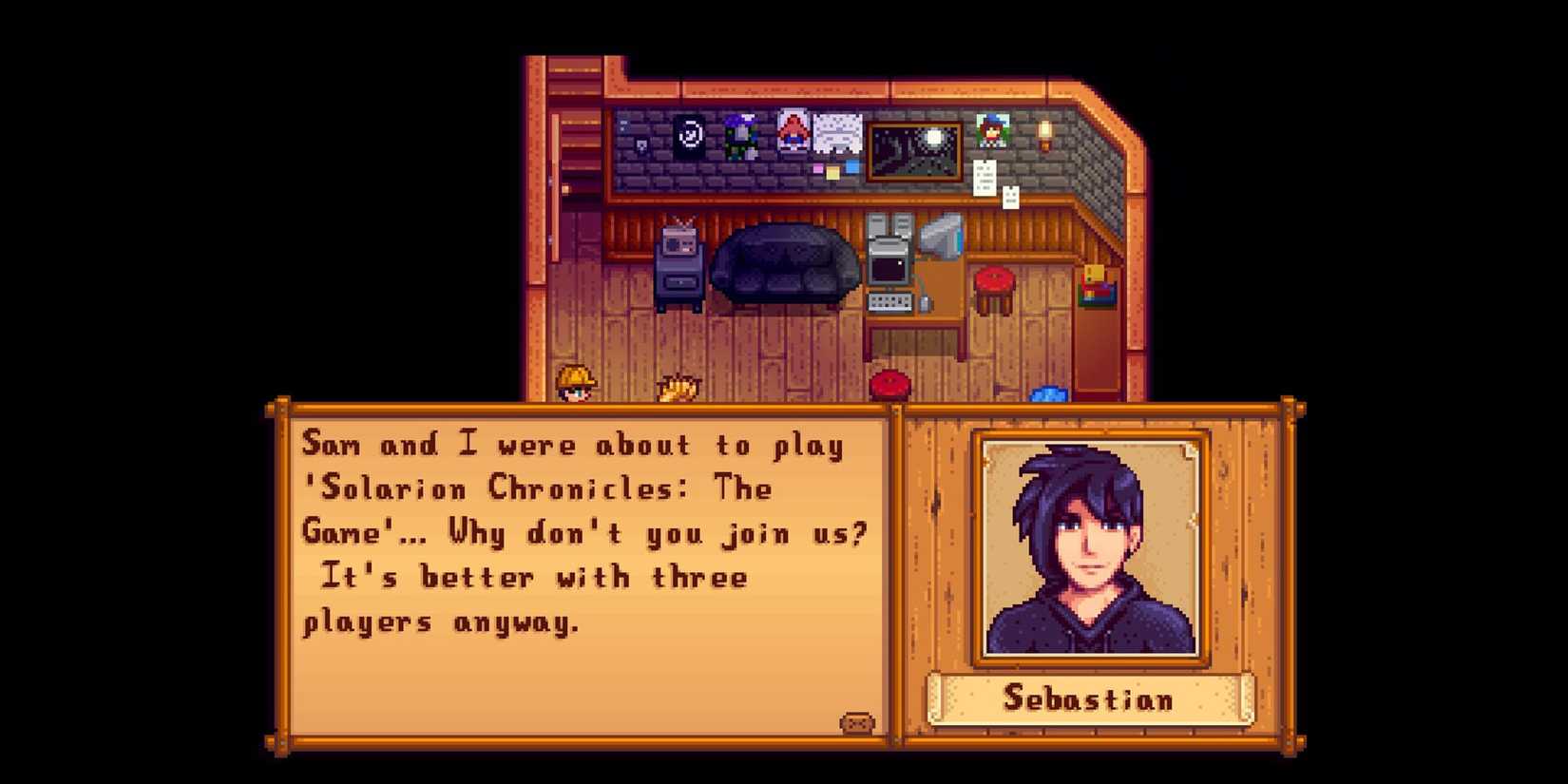1568x784 pixels.
Task: Click the pink sticky note on the wall
Action: coord(817,167)
